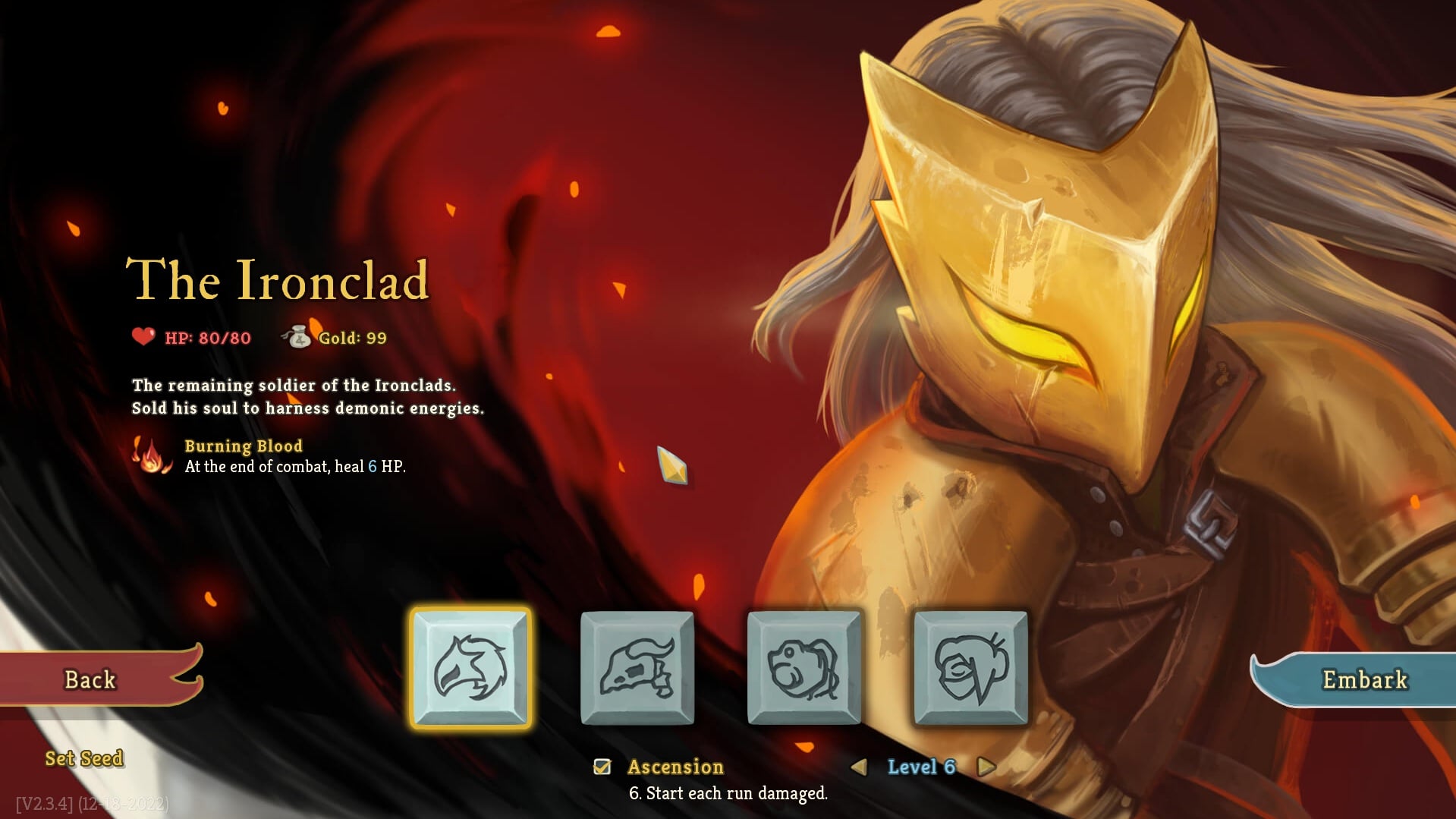Toggle the Ascension checkbox
1456x819 pixels.
[x=602, y=767]
